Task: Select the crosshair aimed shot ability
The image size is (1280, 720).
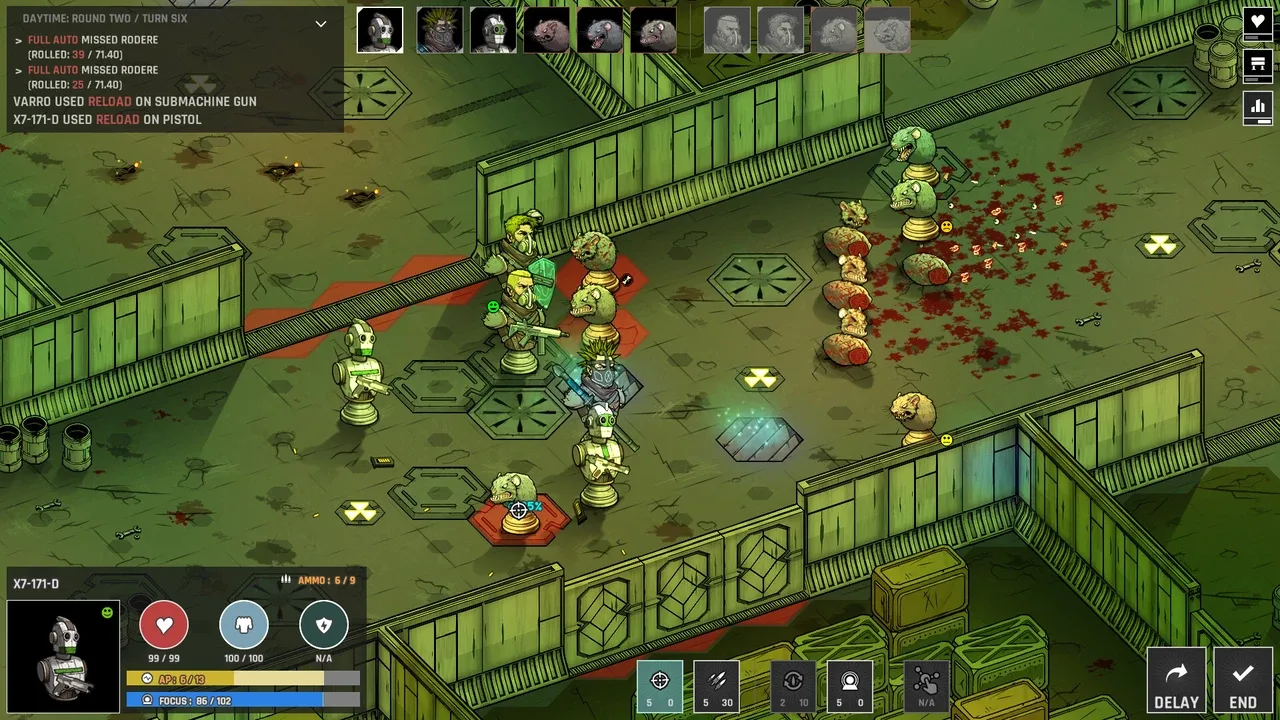Action: (x=660, y=686)
